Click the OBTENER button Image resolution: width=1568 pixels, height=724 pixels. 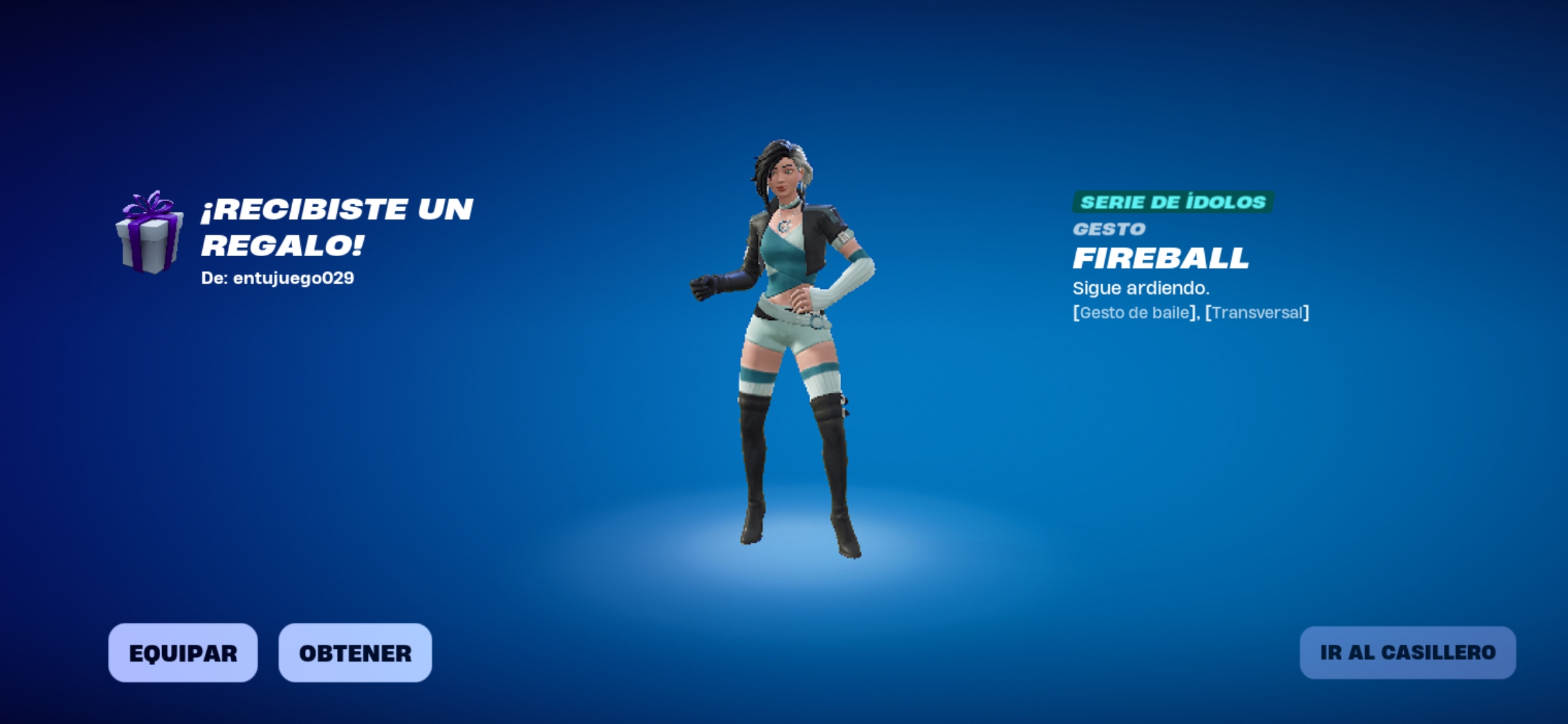pos(355,653)
